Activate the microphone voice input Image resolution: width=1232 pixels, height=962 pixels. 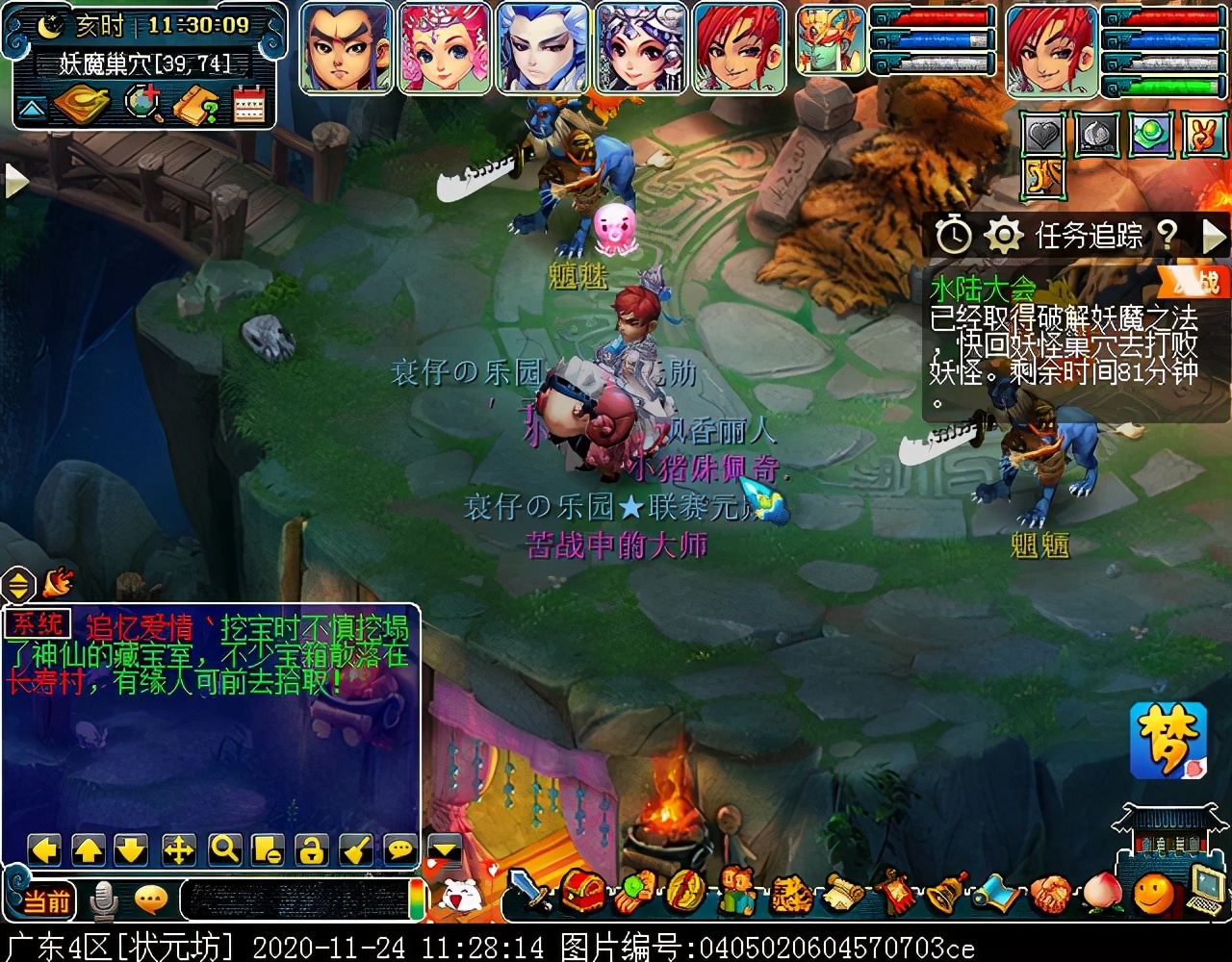pos(102,901)
